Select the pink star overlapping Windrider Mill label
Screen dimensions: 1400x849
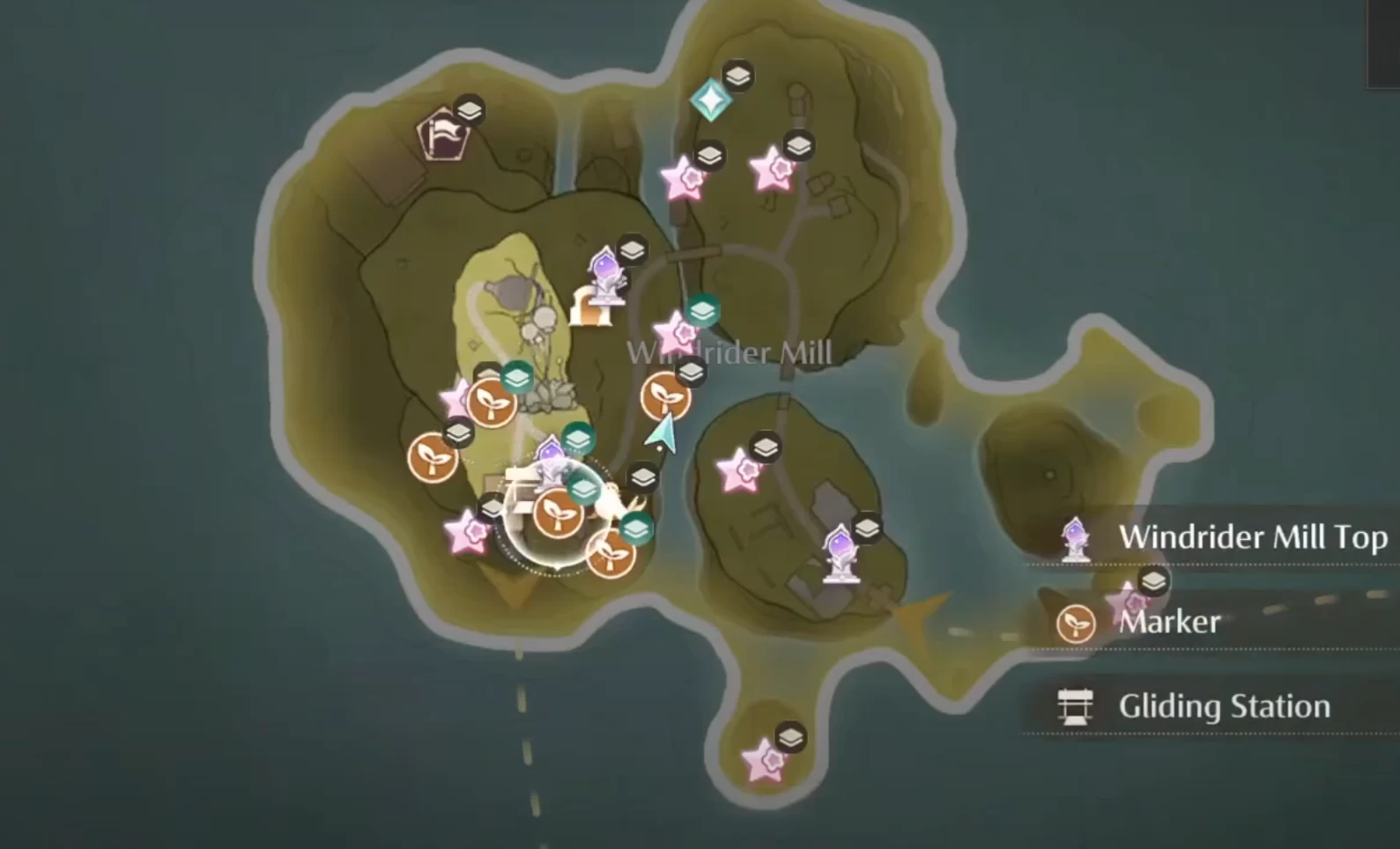point(677,334)
